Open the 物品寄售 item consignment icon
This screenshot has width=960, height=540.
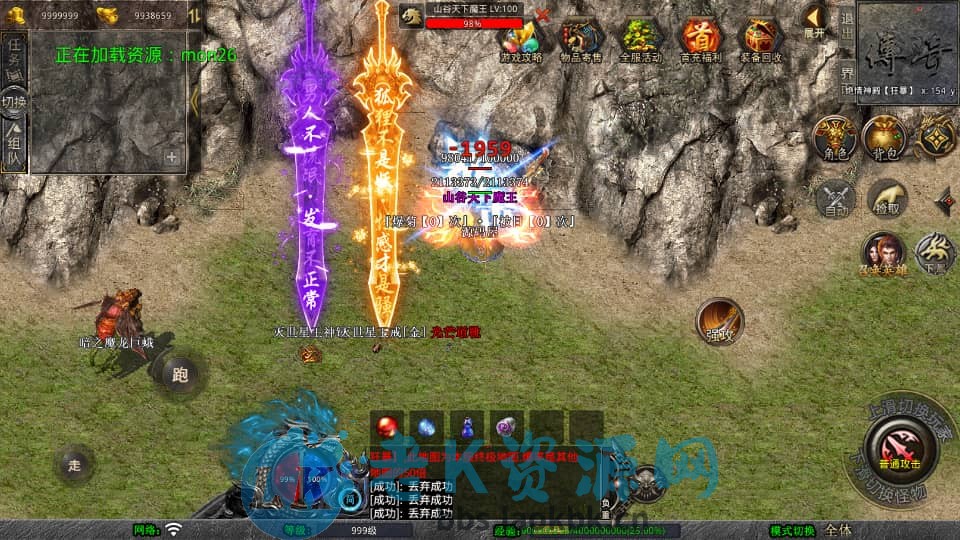tap(581, 40)
